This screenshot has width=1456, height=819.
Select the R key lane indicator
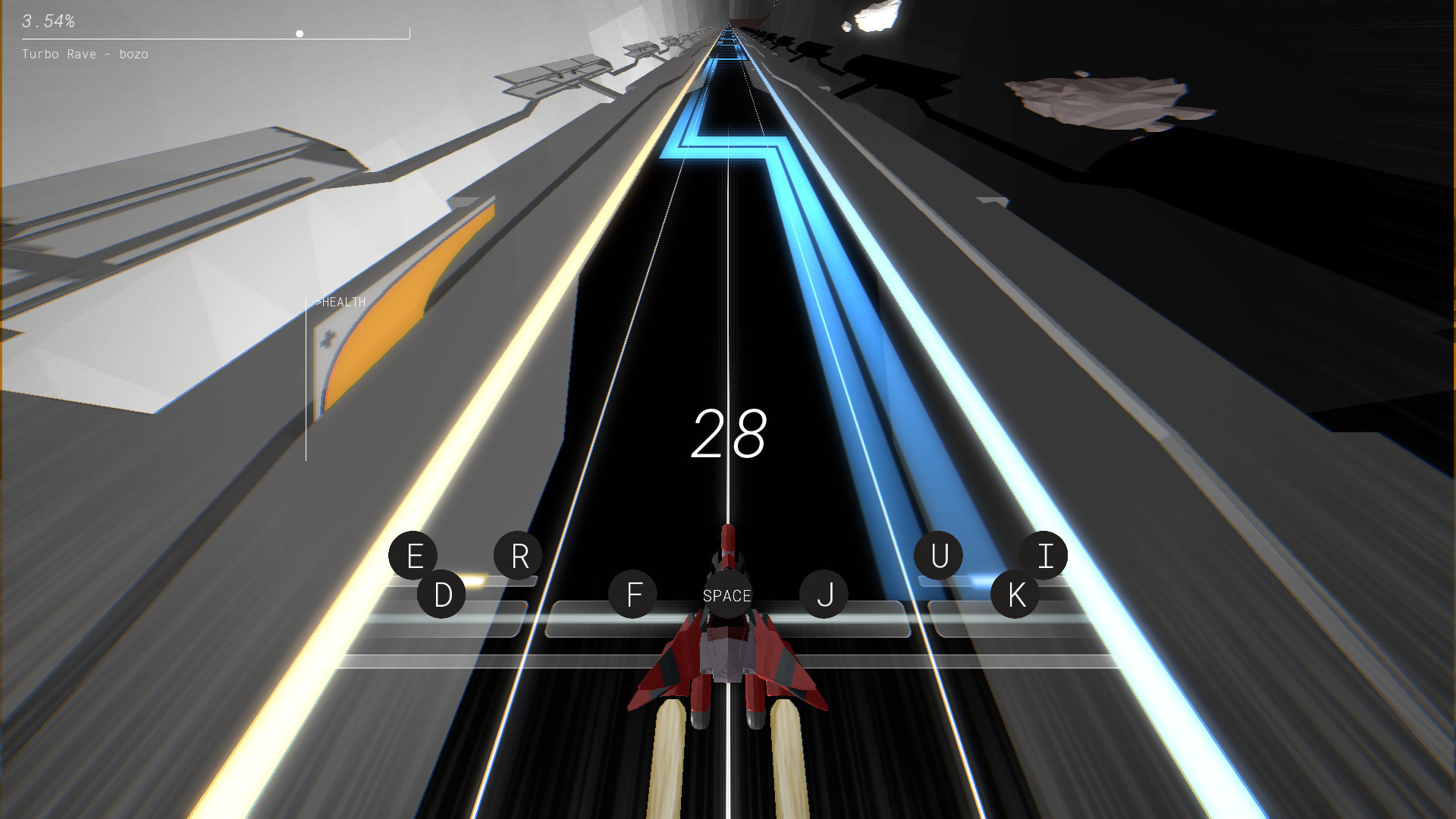(519, 554)
